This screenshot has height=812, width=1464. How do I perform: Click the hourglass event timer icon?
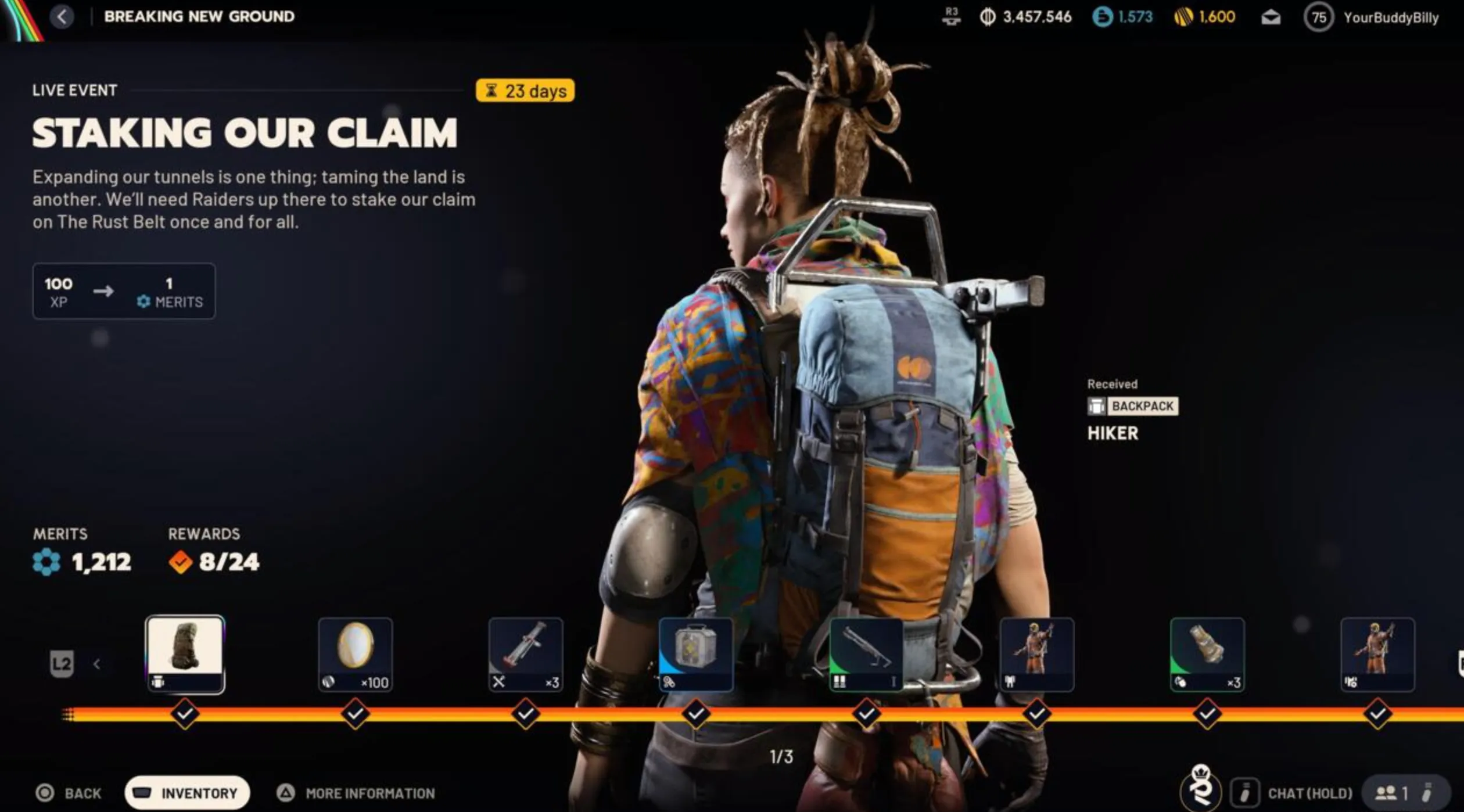pos(491,91)
